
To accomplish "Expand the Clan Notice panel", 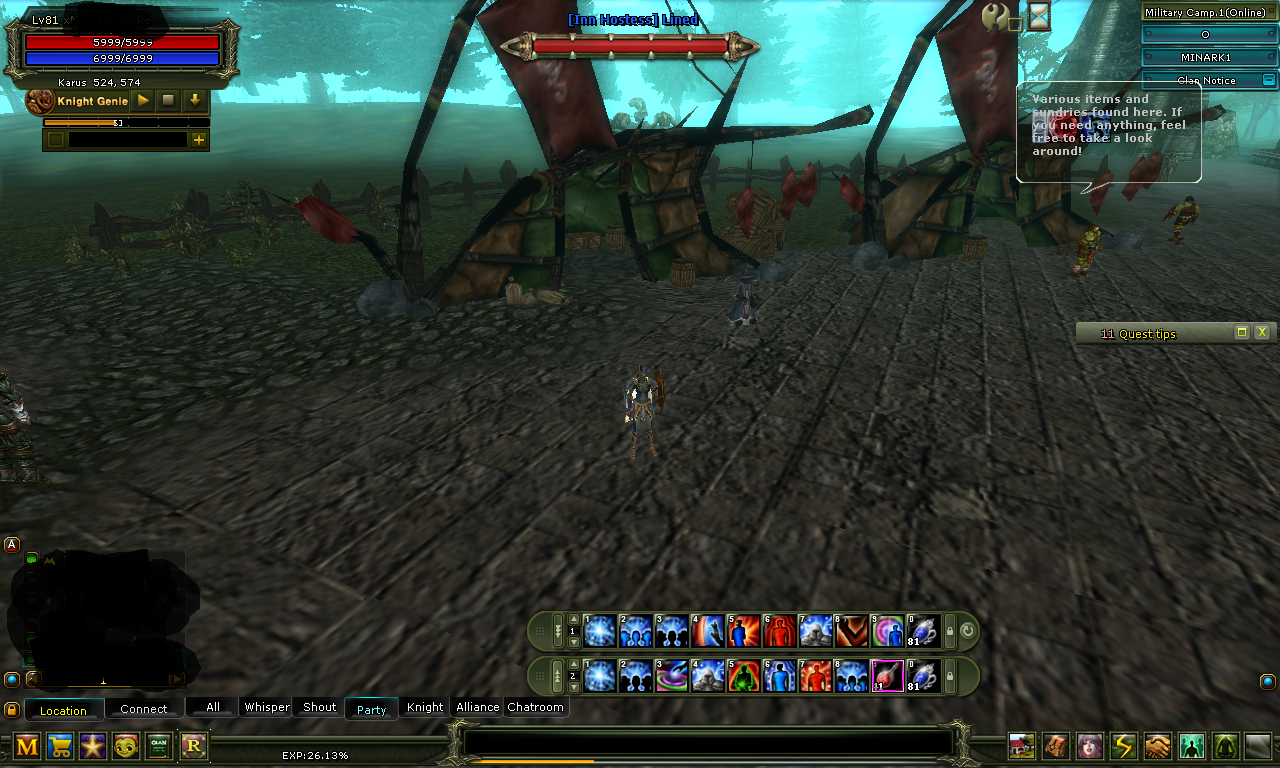I will [x=1270, y=79].
